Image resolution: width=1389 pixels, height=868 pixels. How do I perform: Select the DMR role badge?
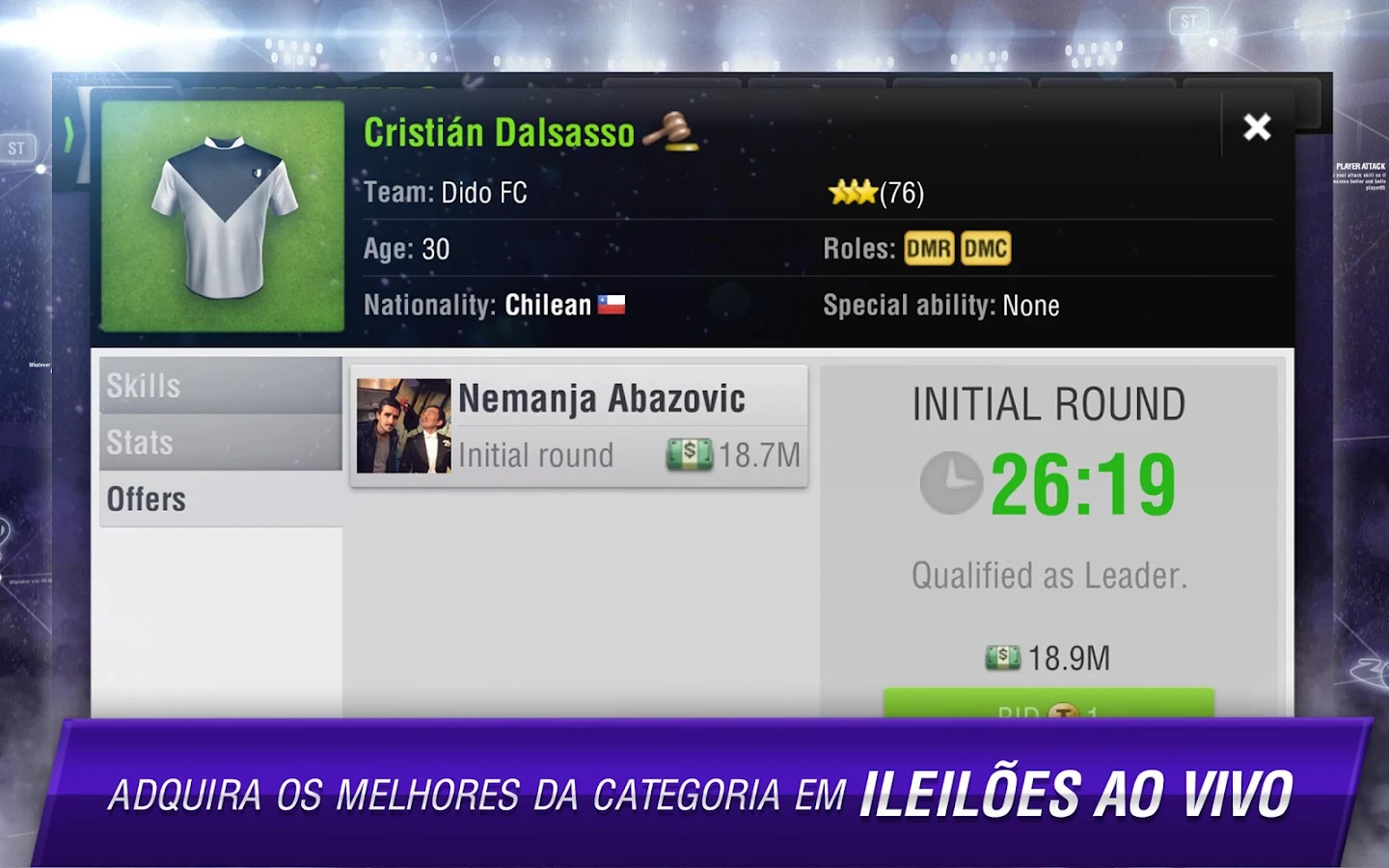(928, 248)
